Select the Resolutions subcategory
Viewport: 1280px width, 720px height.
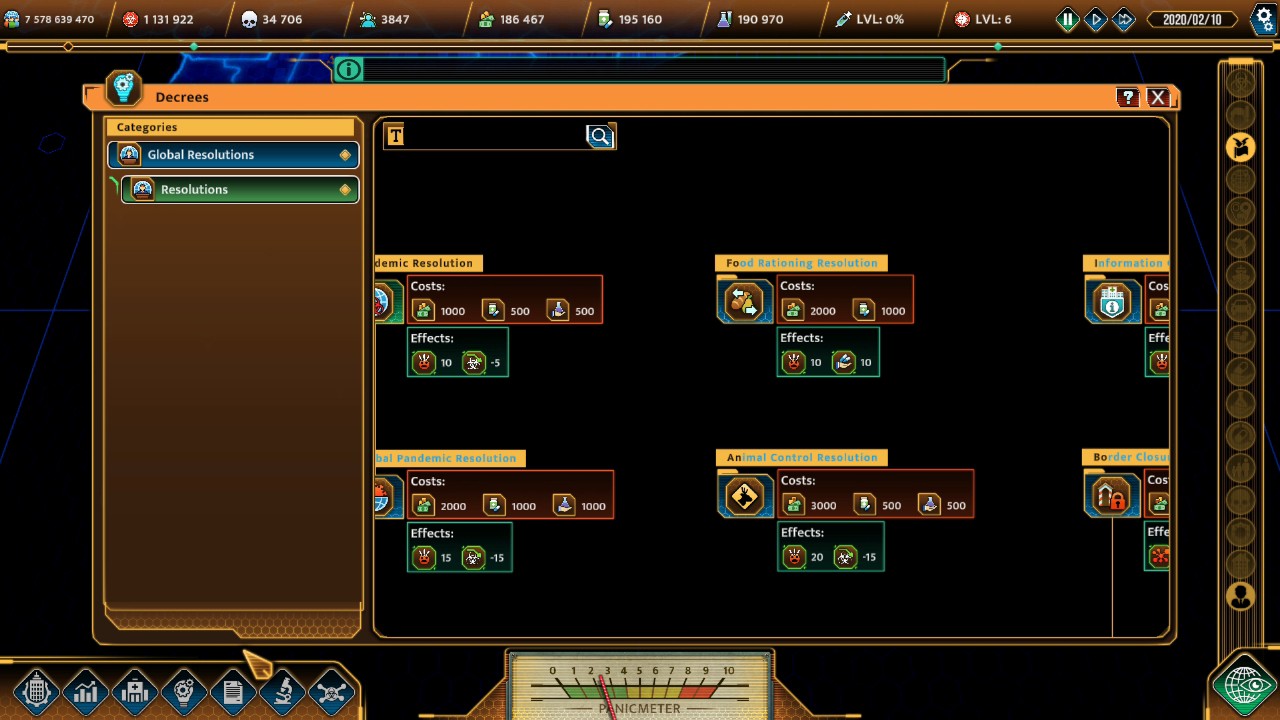tap(240, 189)
